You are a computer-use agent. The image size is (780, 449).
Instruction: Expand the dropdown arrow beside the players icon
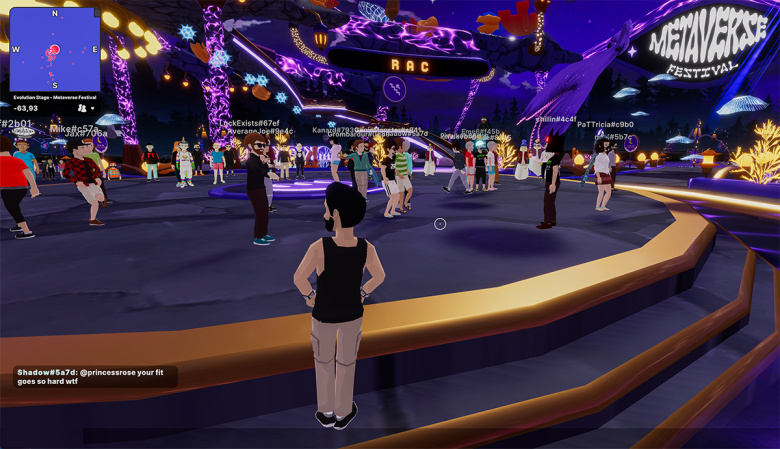click(93, 108)
